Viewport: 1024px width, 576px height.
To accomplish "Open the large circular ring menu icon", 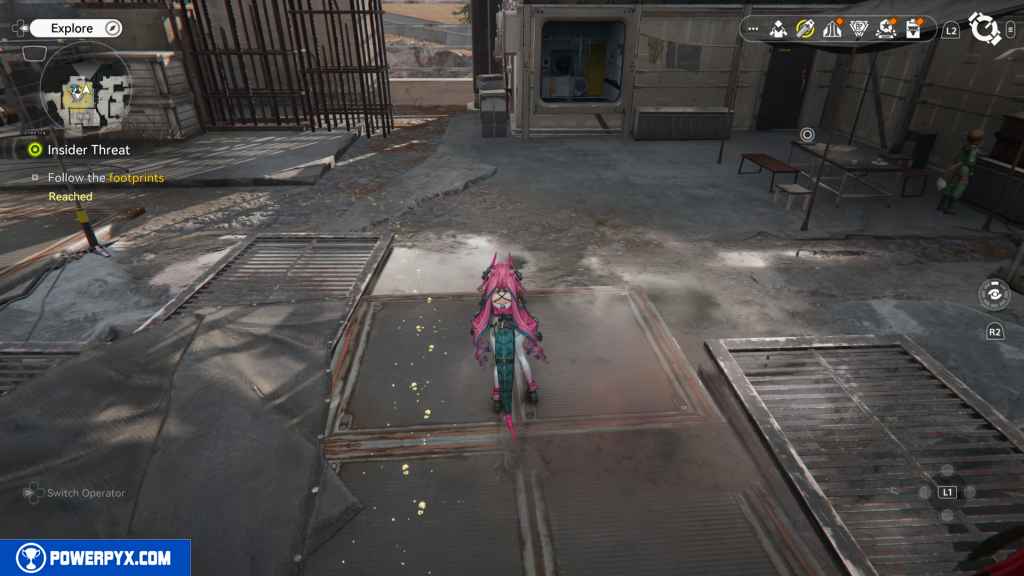I will pyautogui.click(x=984, y=28).
